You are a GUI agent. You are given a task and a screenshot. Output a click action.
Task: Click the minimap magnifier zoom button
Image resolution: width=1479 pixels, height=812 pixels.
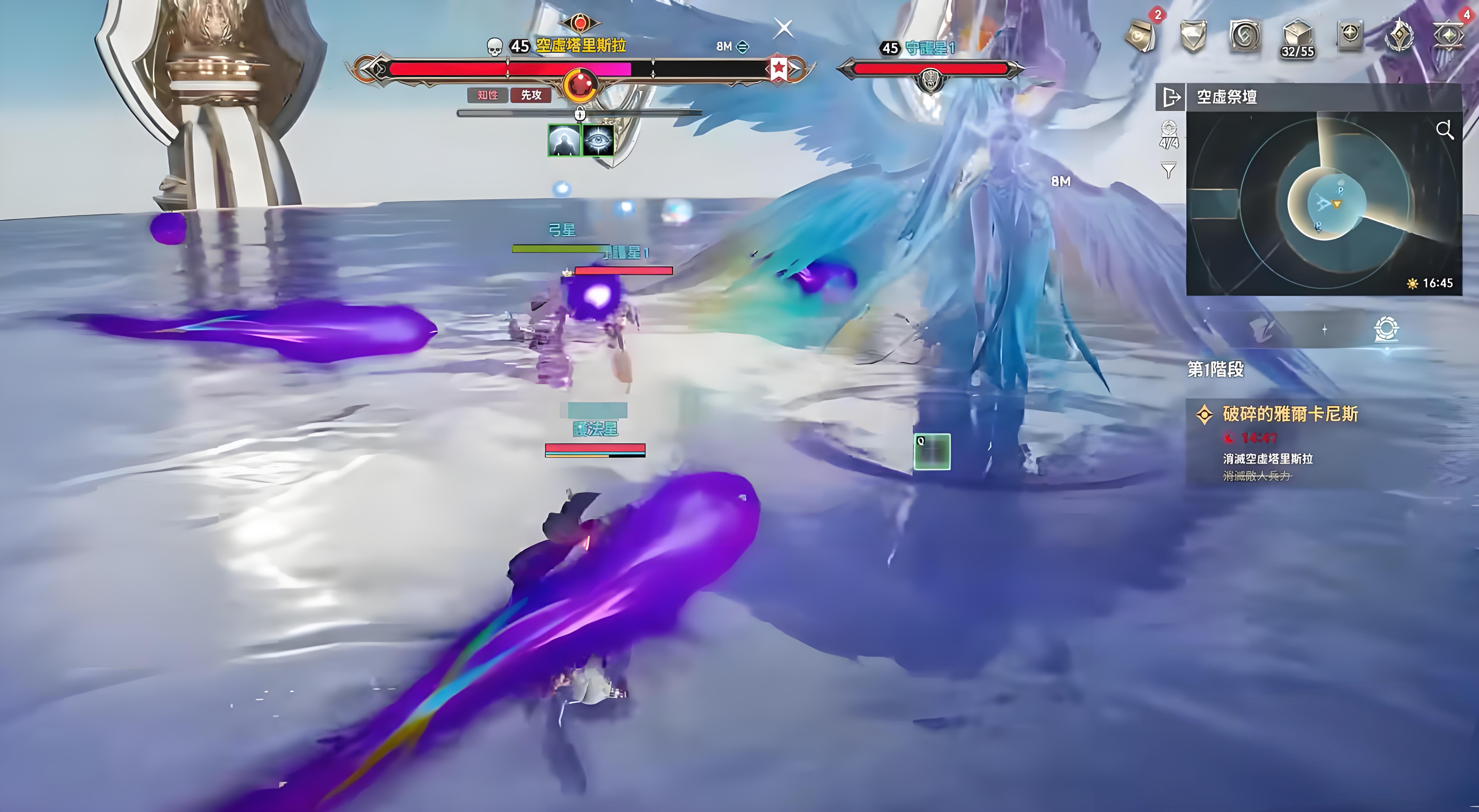pos(1445,131)
